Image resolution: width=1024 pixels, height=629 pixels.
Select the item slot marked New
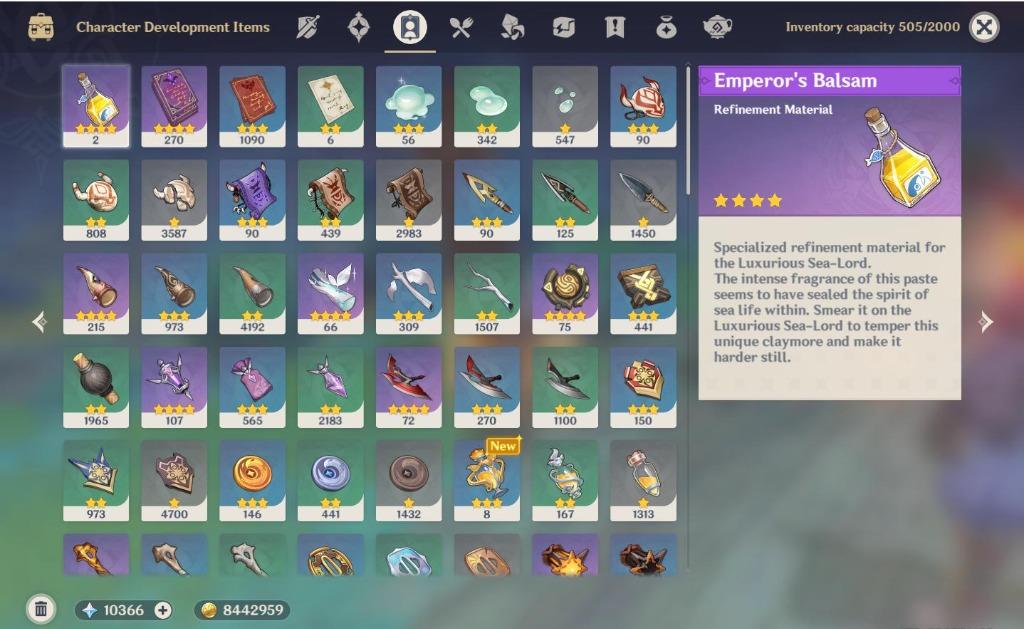tap(487, 480)
